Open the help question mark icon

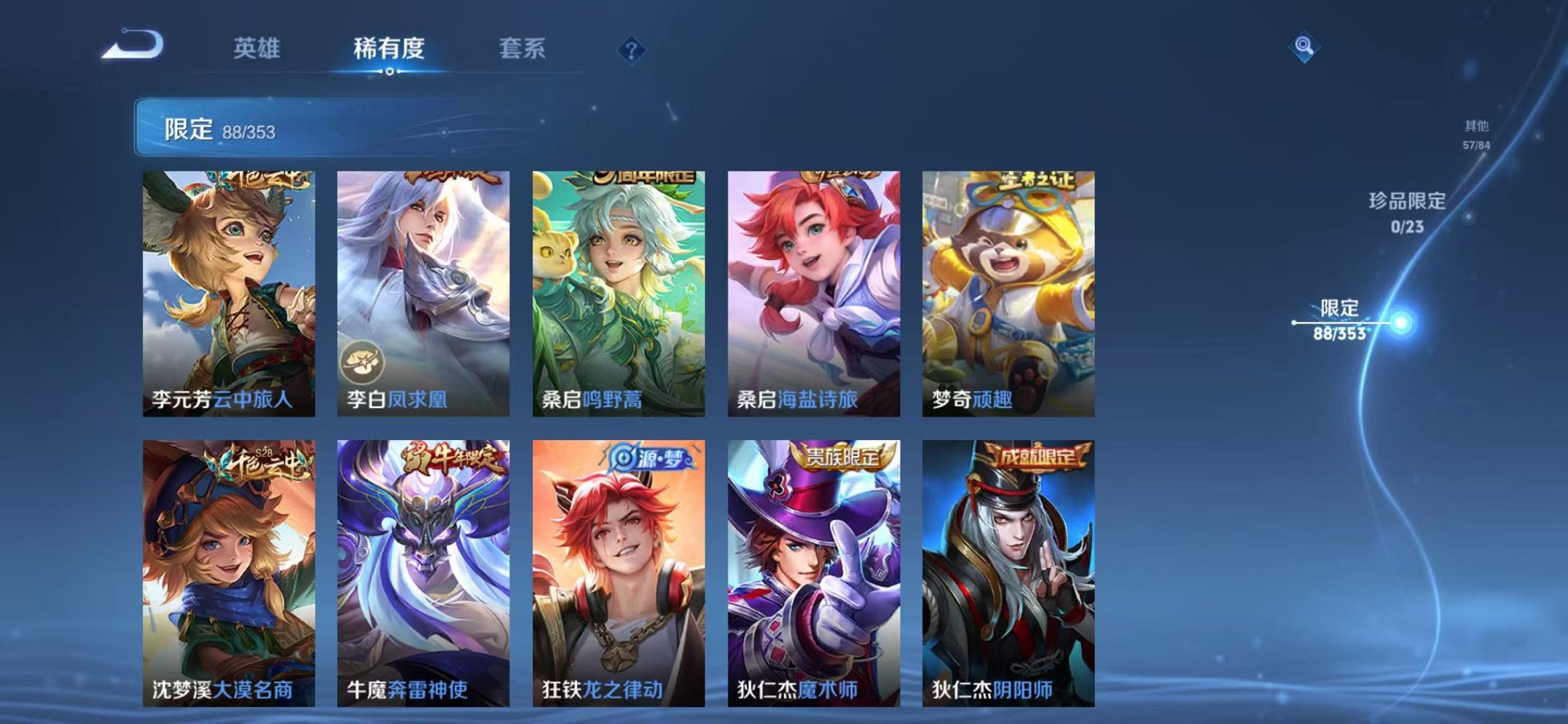pos(631,50)
